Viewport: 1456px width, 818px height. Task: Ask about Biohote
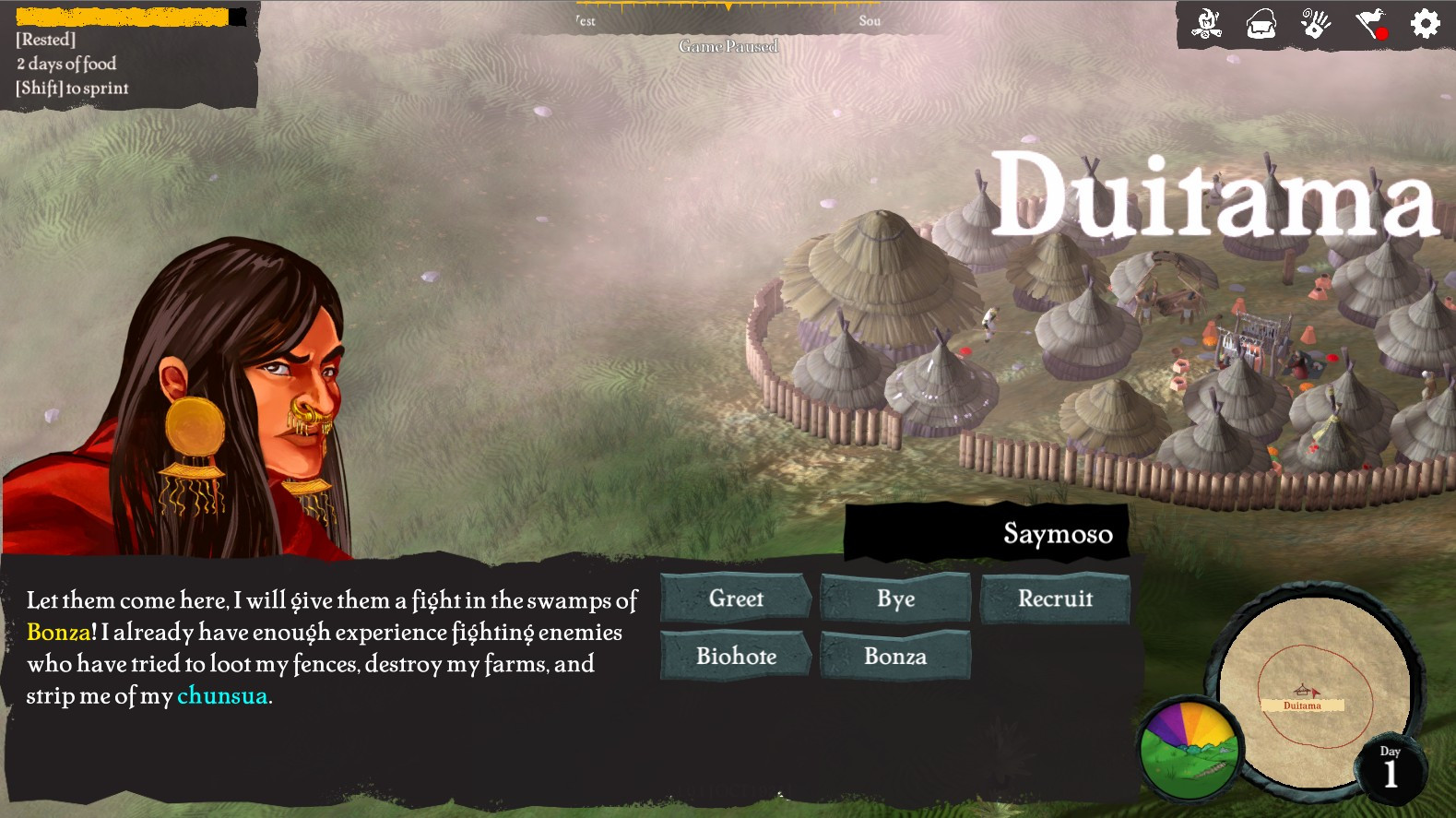[736, 656]
